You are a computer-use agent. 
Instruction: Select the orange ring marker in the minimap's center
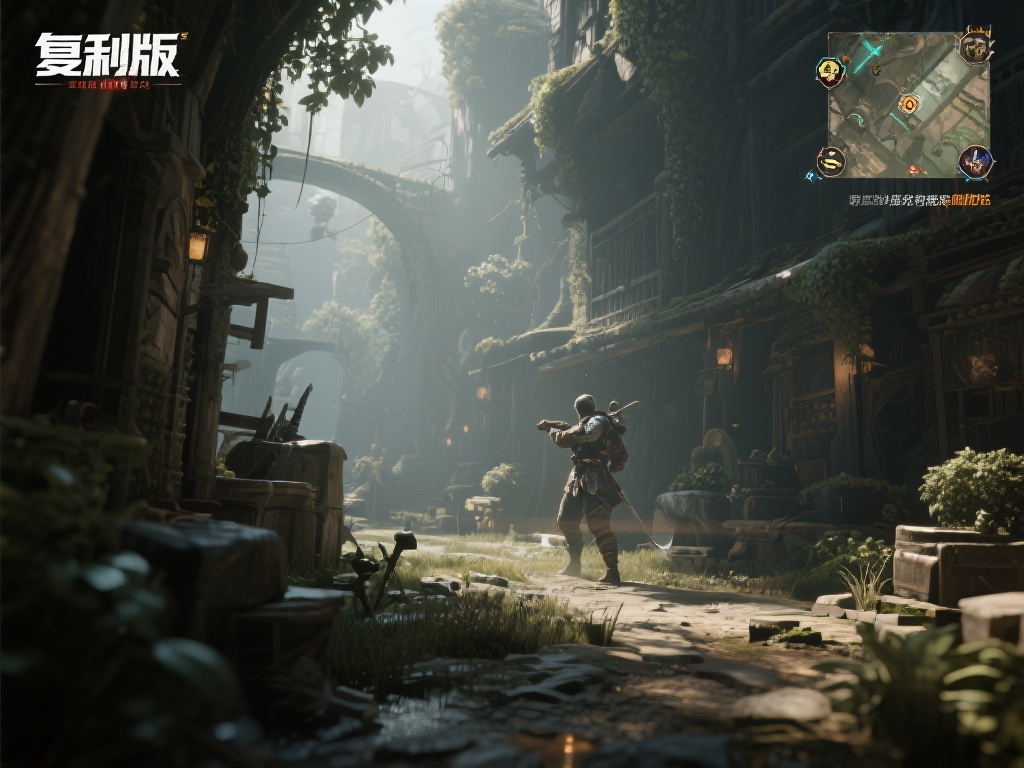point(909,104)
